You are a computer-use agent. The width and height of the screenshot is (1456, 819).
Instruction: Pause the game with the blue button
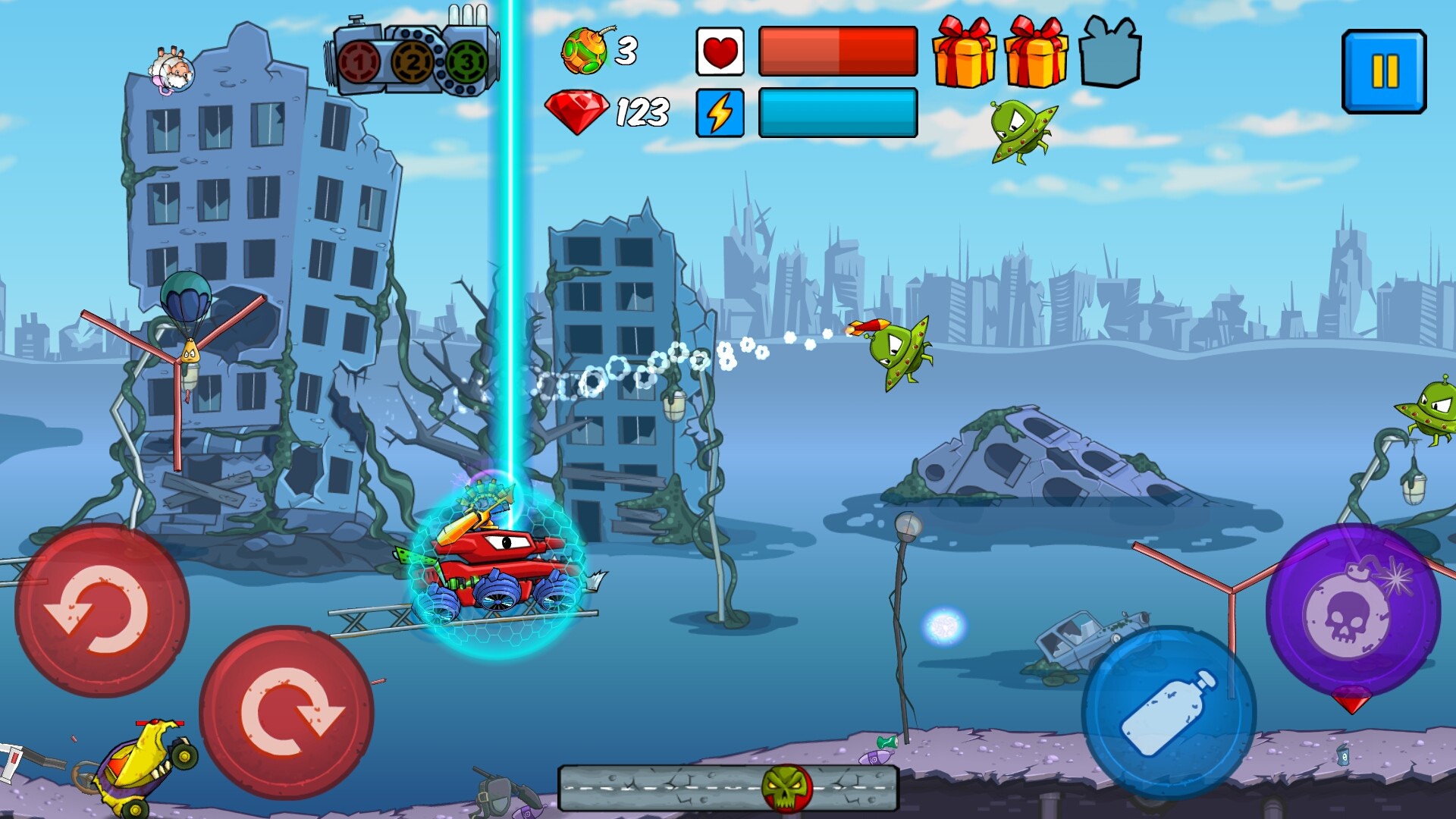coord(1384,72)
